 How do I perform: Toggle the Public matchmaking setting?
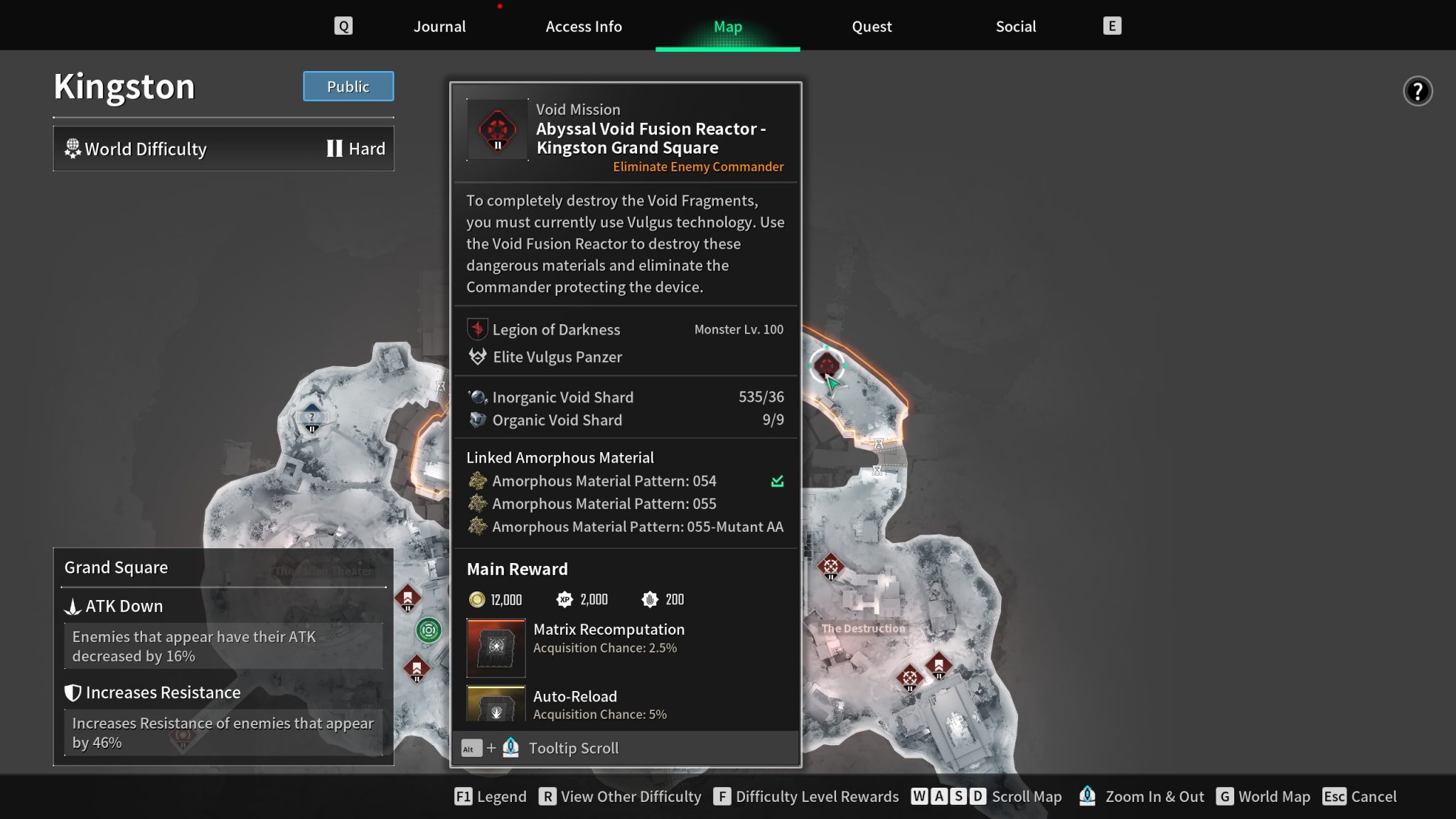[x=348, y=86]
